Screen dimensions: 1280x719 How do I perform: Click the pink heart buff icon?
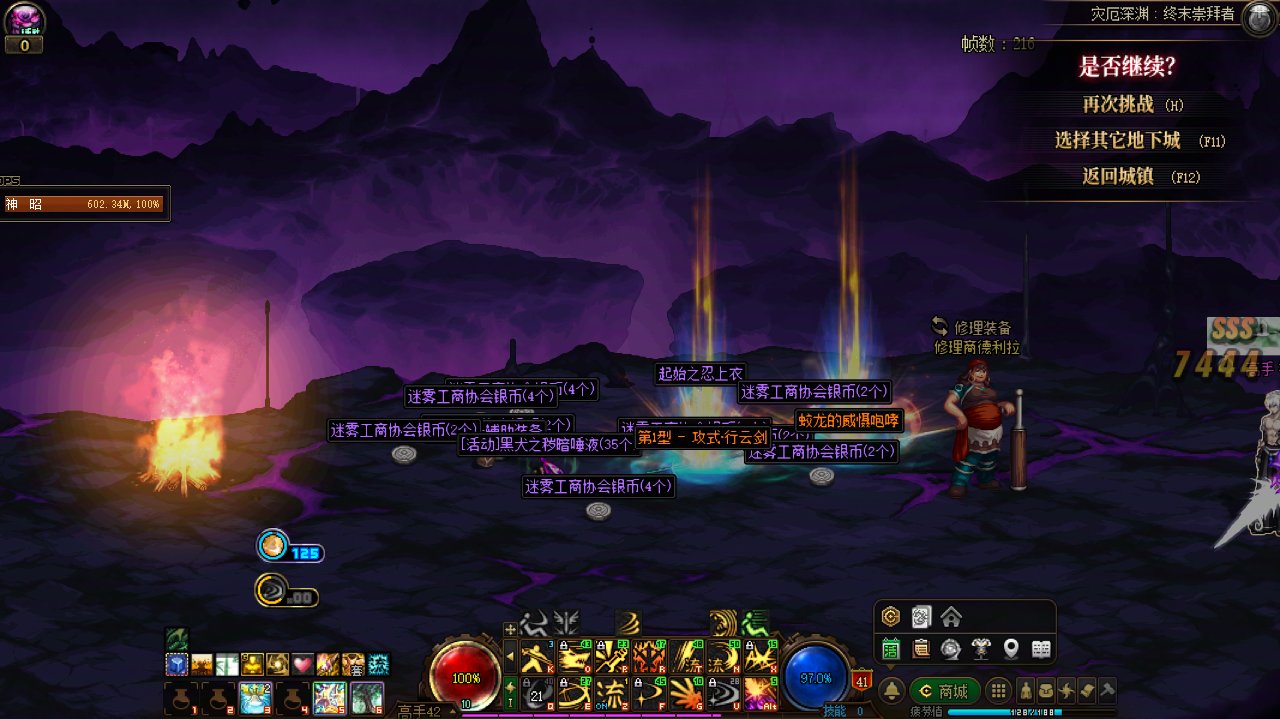[x=302, y=664]
